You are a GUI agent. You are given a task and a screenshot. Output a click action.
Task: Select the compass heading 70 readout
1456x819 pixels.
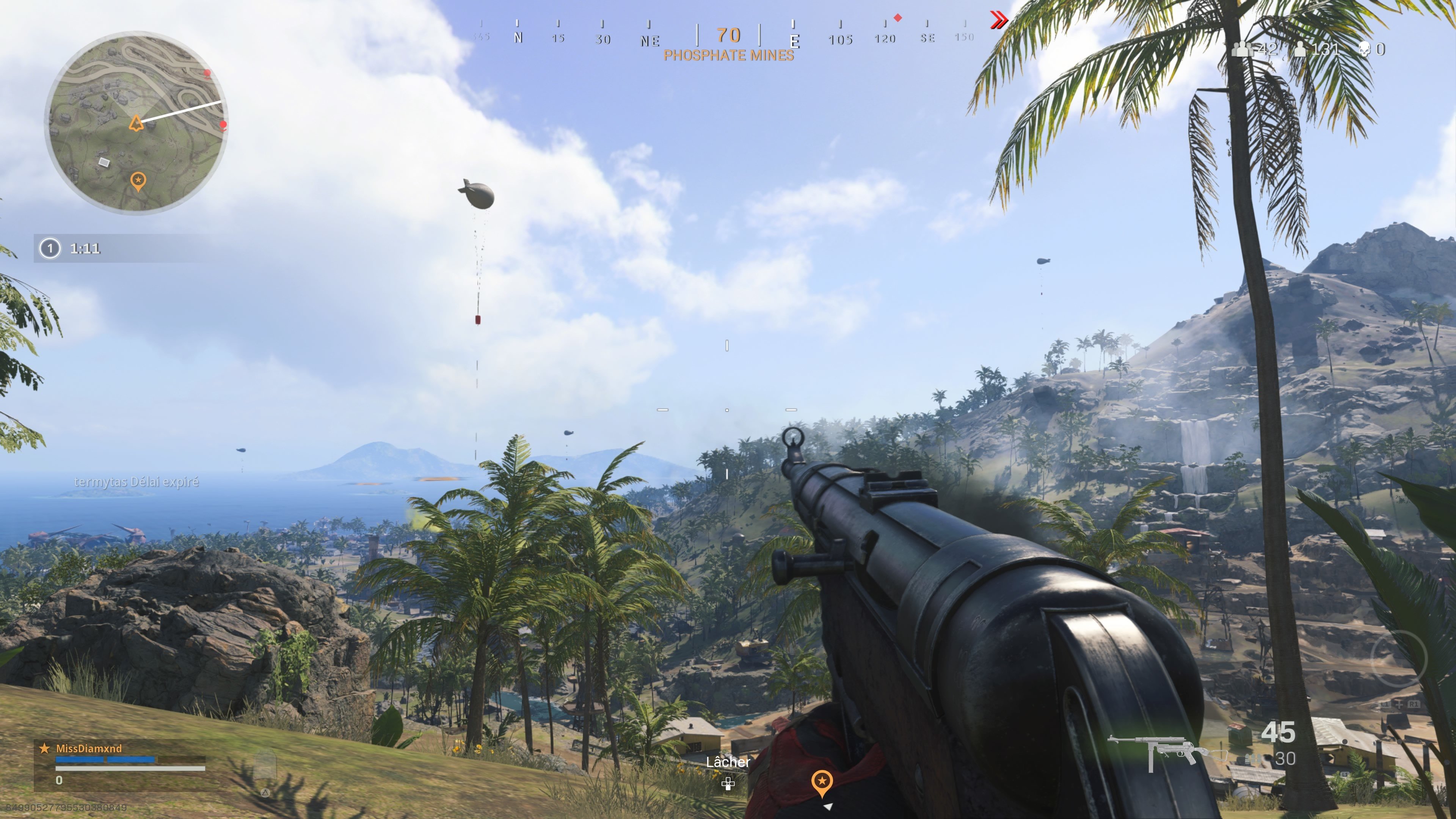728,36
